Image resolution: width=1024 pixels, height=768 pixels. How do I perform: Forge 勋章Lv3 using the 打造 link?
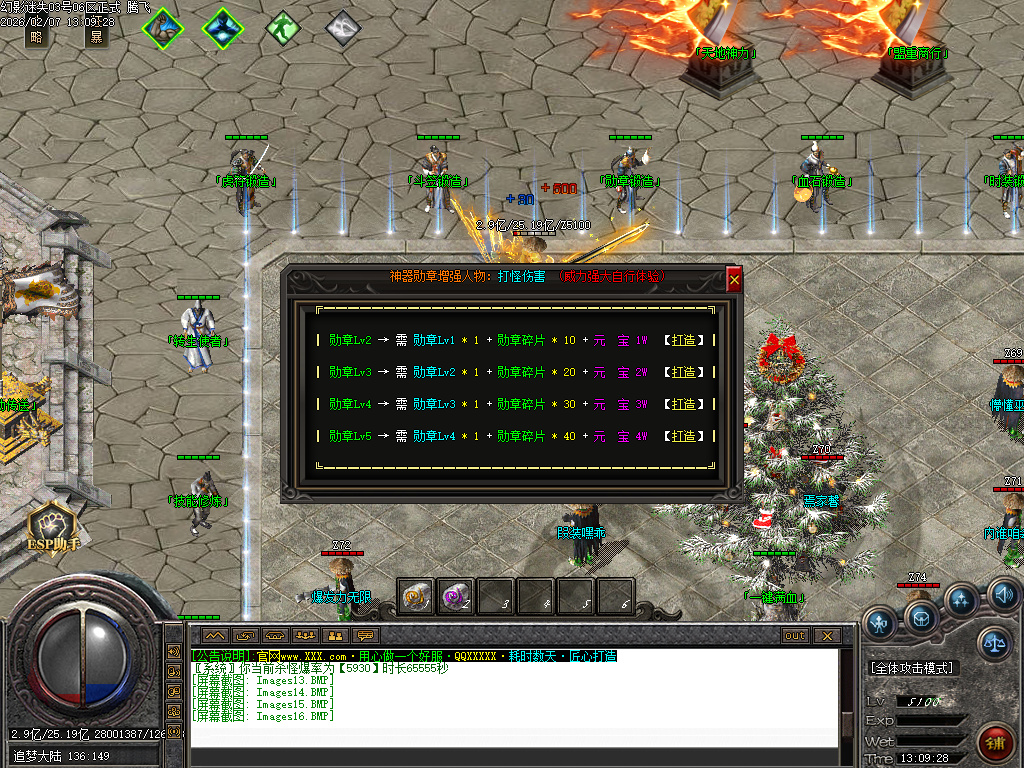(x=683, y=372)
